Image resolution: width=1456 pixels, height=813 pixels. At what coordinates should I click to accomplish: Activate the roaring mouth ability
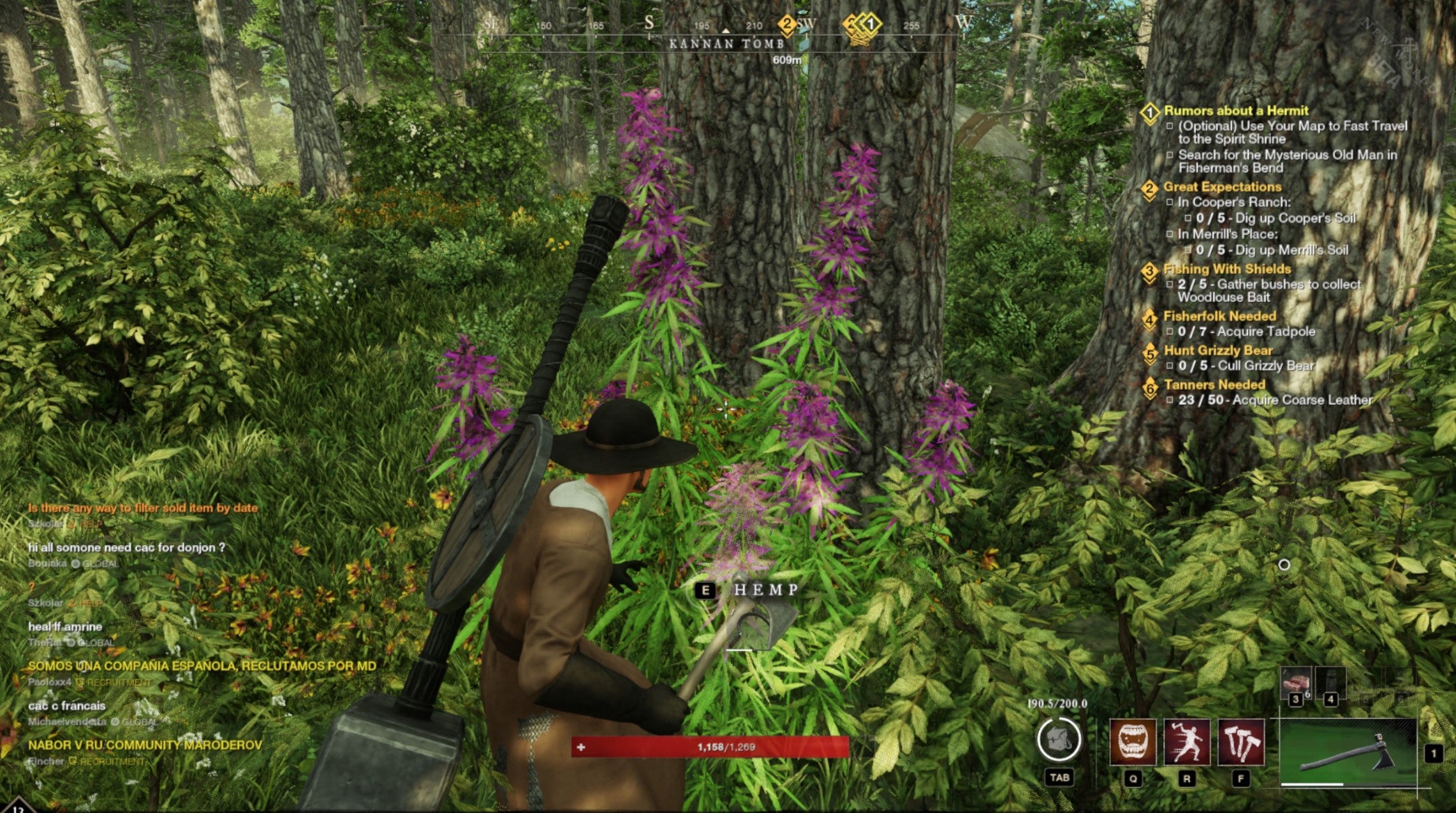(x=1133, y=742)
